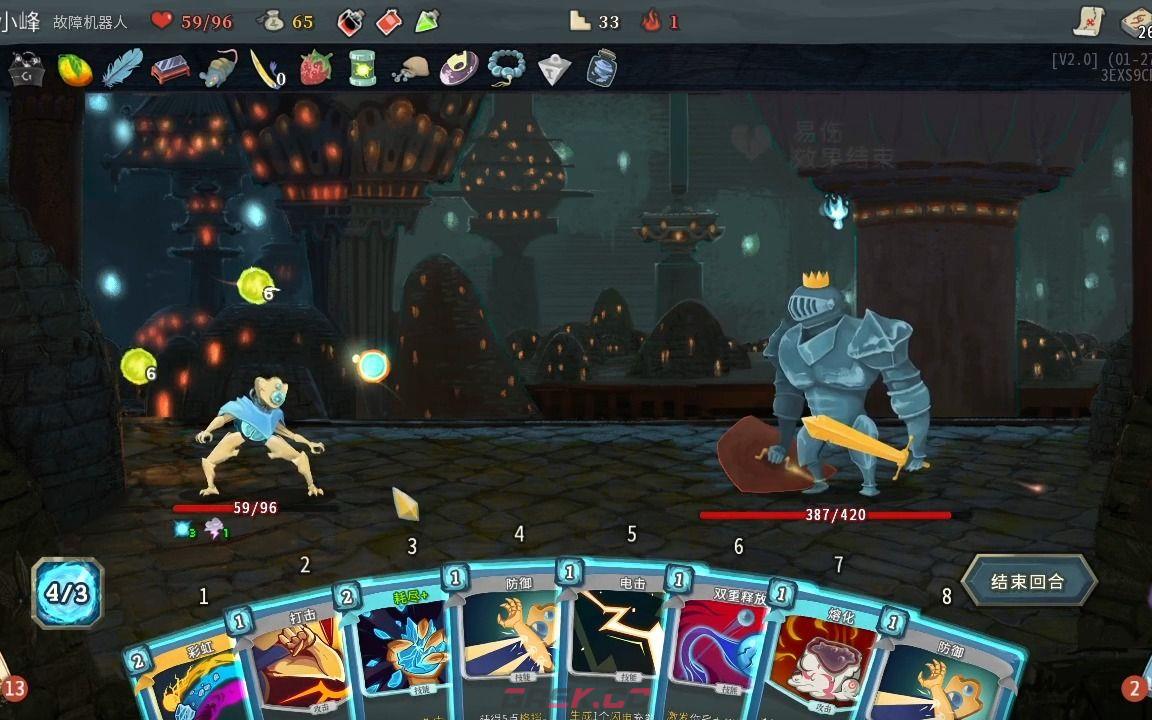
Task: Click the 结束回合 end turn button
Action: [x=1028, y=582]
